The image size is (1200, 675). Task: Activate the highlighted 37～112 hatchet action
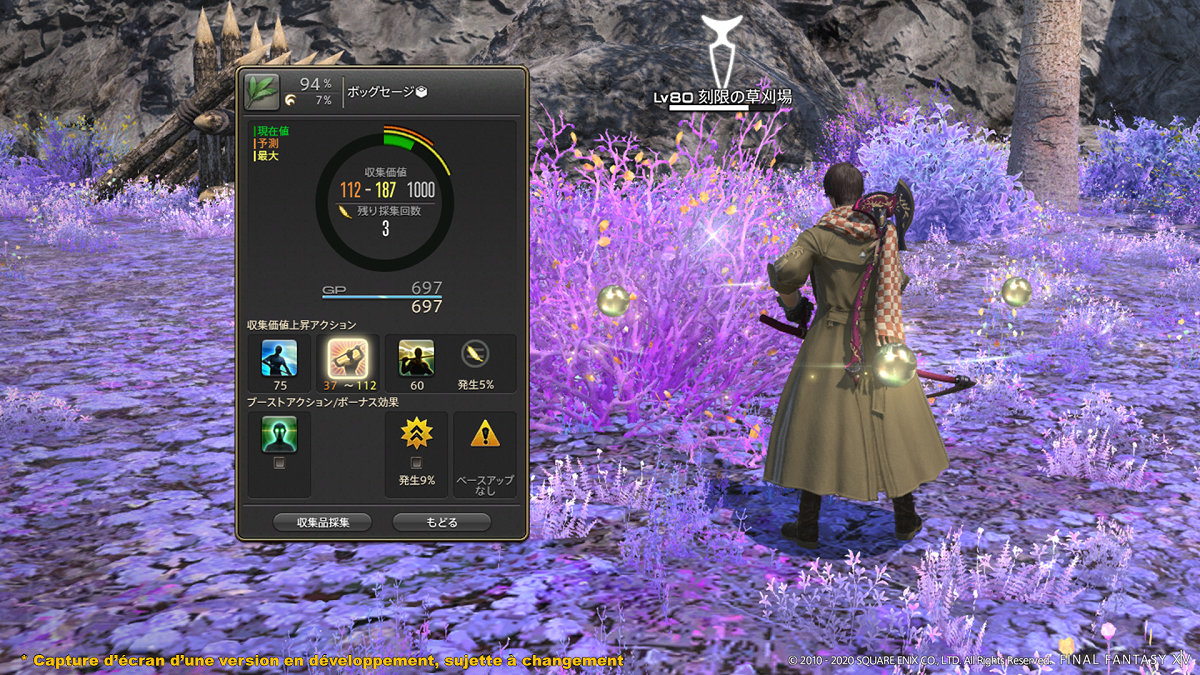(x=347, y=357)
